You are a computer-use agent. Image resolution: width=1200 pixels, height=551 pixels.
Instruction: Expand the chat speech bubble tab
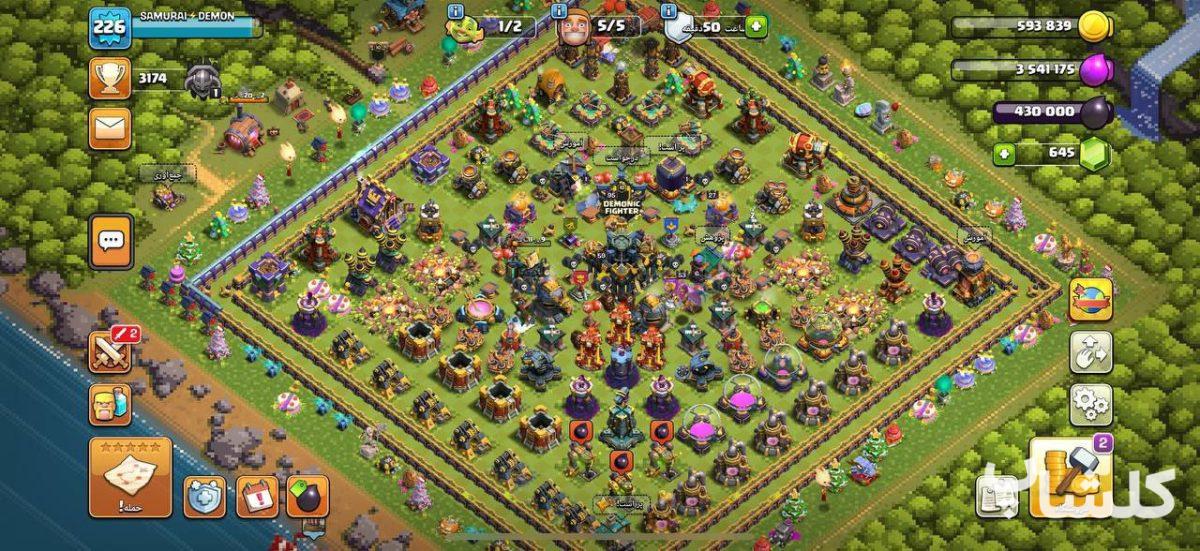(110, 241)
